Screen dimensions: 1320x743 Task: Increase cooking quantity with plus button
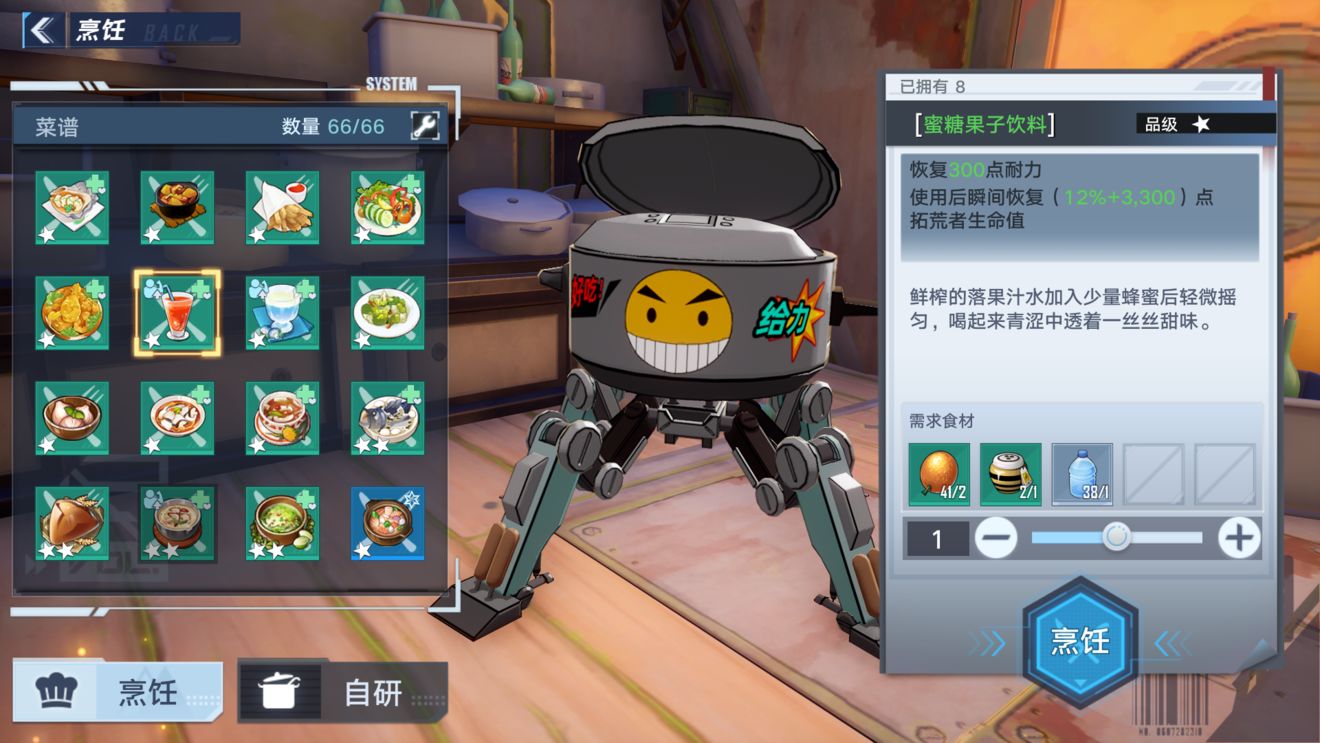coord(1239,539)
